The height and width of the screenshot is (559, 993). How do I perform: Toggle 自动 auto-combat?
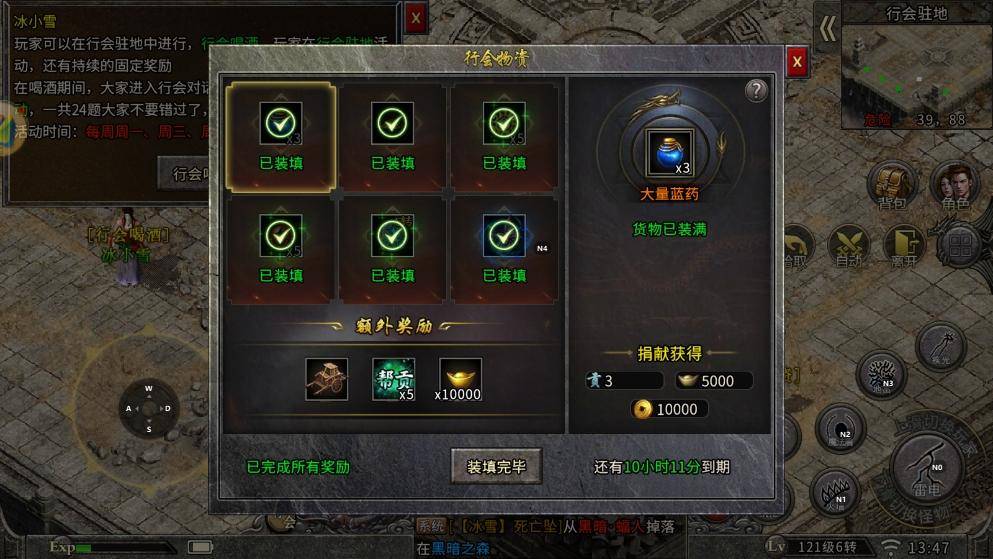coord(849,246)
